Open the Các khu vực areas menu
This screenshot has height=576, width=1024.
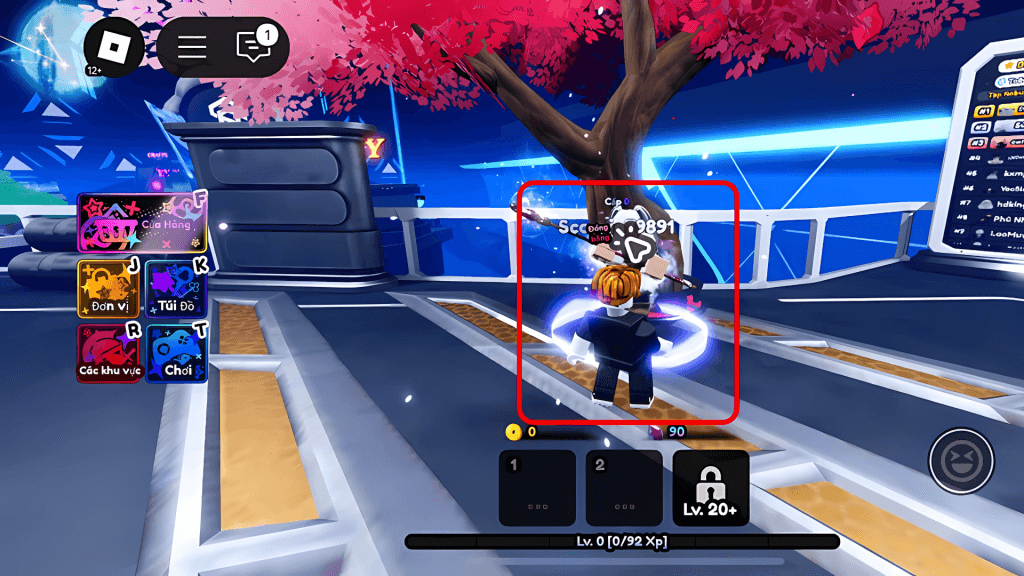coord(109,353)
